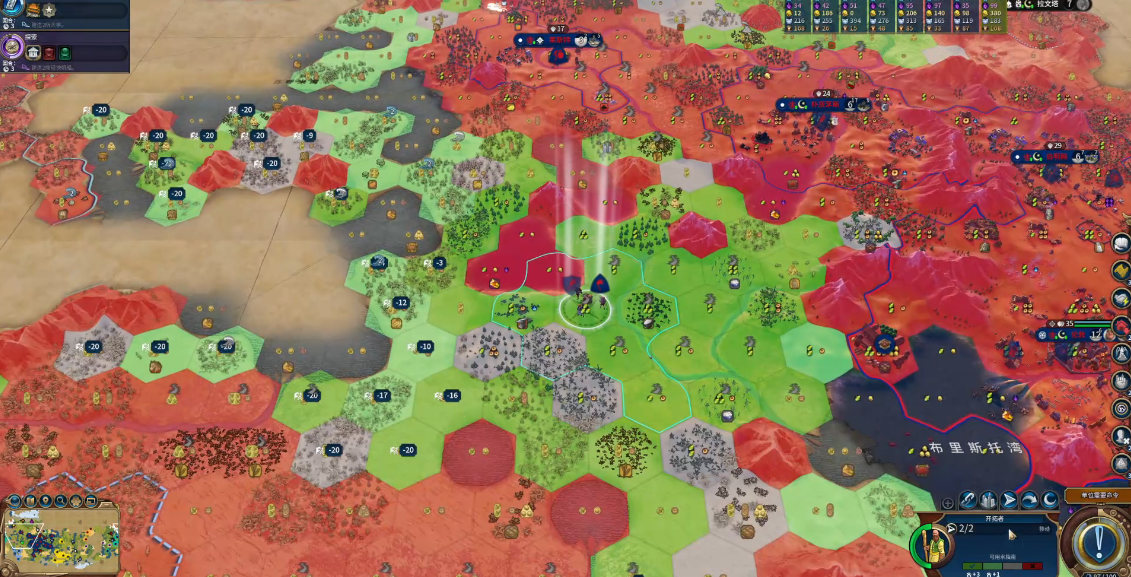Open the purple civics research panel

click(x=13, y=46)
